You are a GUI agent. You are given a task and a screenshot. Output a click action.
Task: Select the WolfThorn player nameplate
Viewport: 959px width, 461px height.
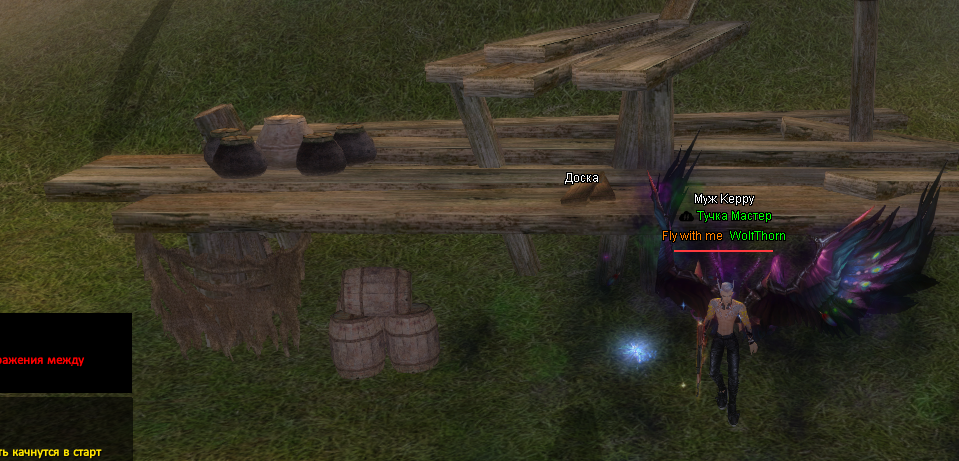pos(757,236)
